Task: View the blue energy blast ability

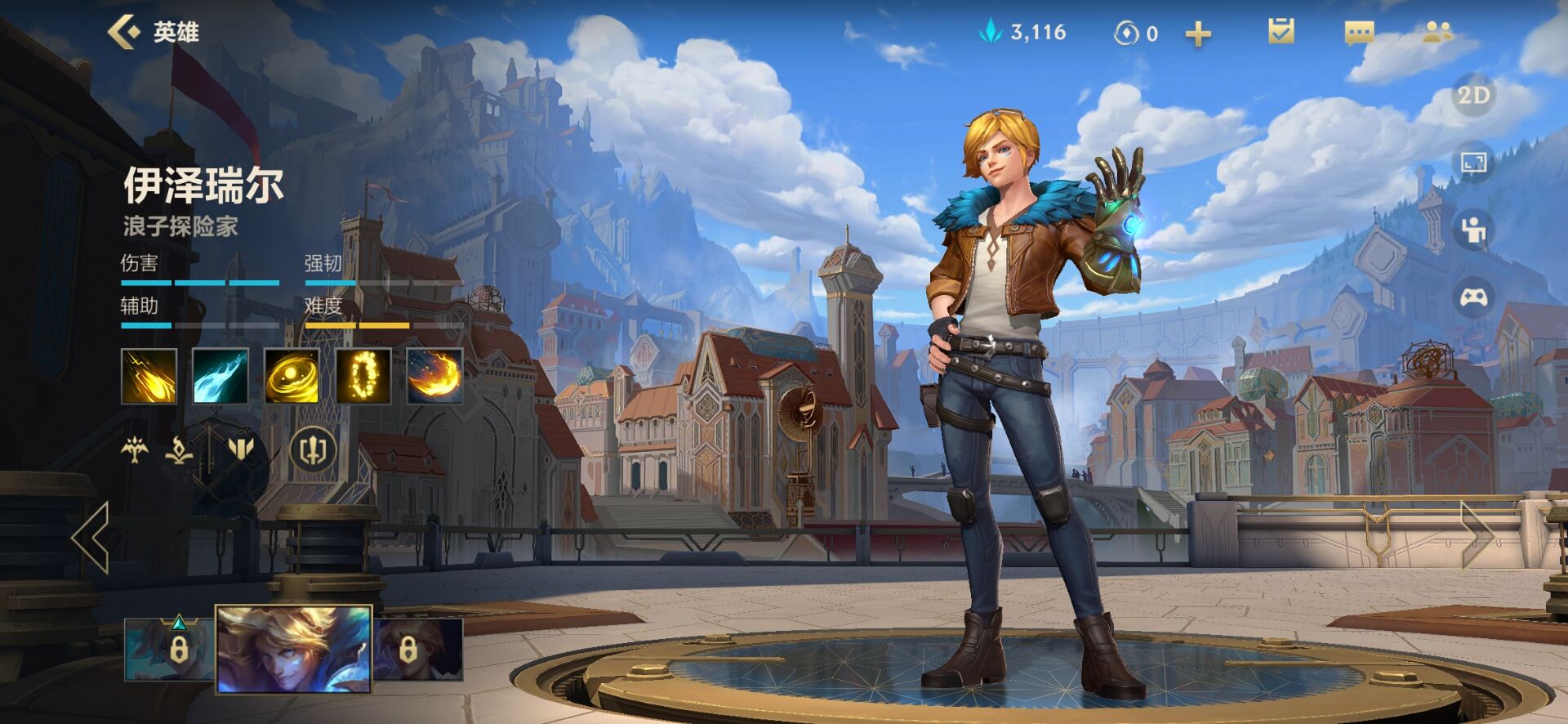Action: [220, 376]
